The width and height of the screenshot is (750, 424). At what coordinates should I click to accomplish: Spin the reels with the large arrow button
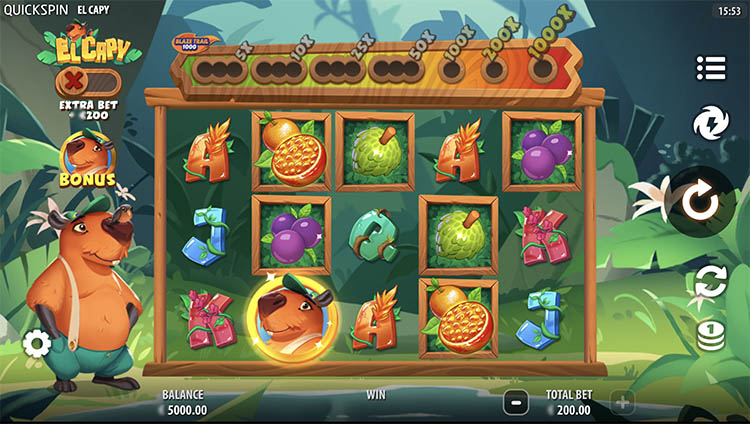point(700,202)
